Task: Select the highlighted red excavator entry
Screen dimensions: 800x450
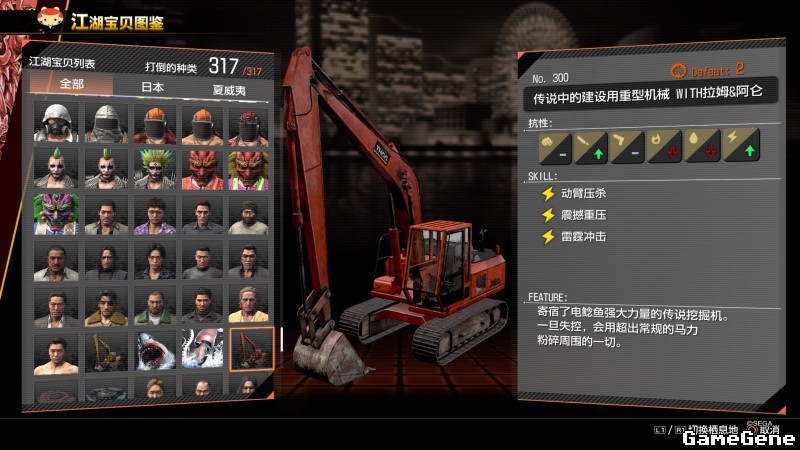Action: [x=250, y=350]
